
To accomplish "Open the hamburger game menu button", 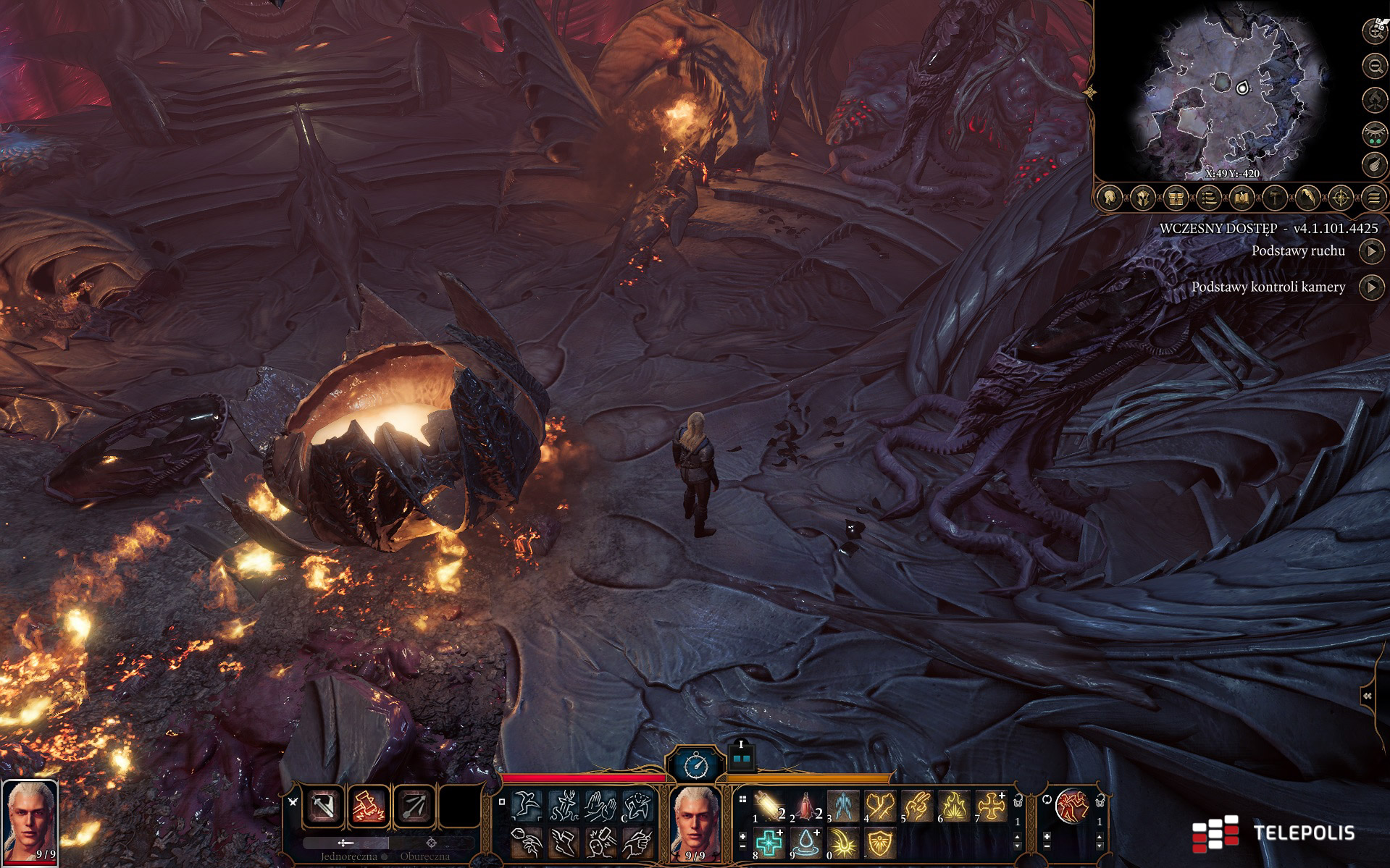I will 1374,197.
